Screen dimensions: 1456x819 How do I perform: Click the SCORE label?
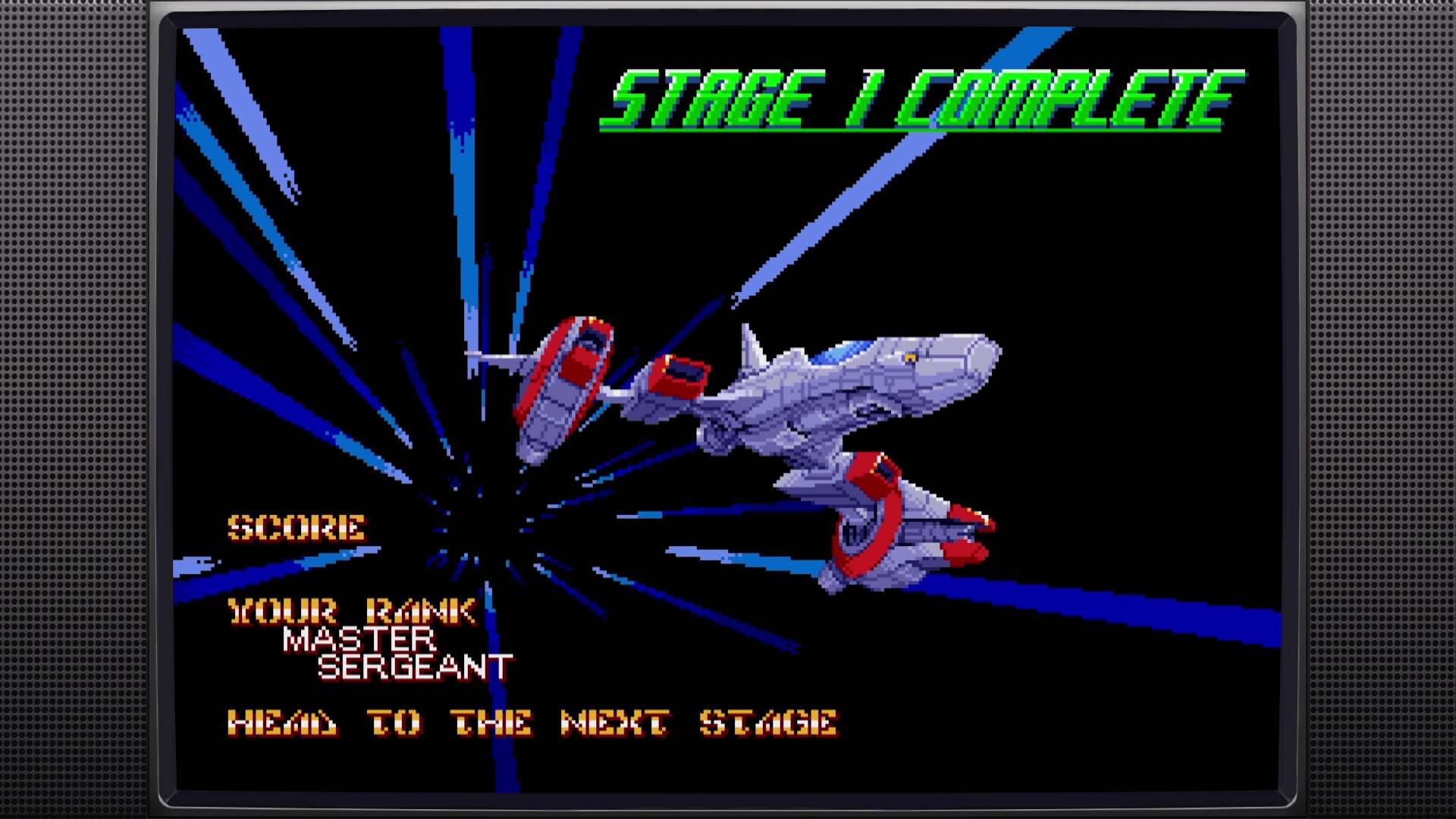click(x=296, y=529)
